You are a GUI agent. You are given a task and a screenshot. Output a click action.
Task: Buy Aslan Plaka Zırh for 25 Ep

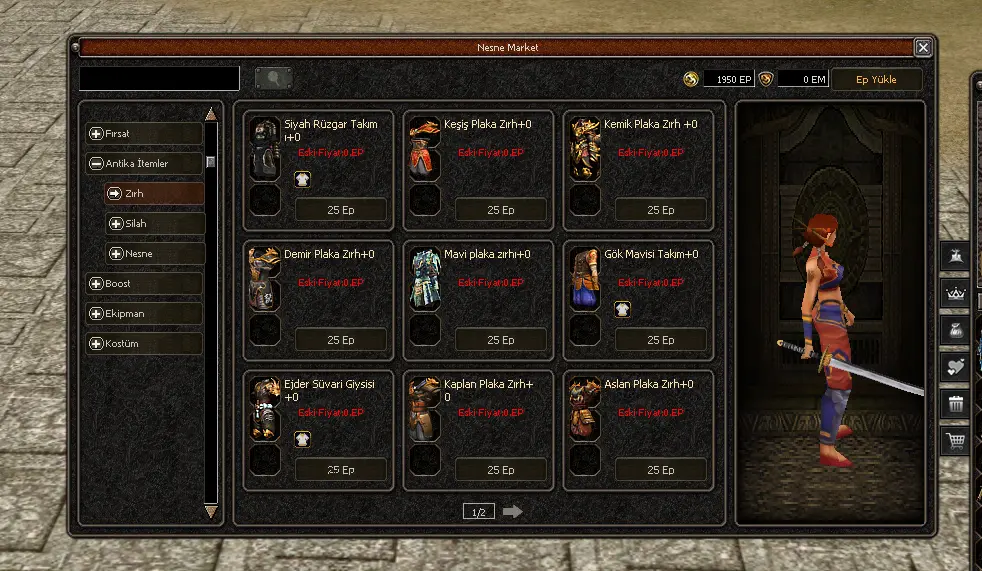pyautogui.click(x=660, y=470)
